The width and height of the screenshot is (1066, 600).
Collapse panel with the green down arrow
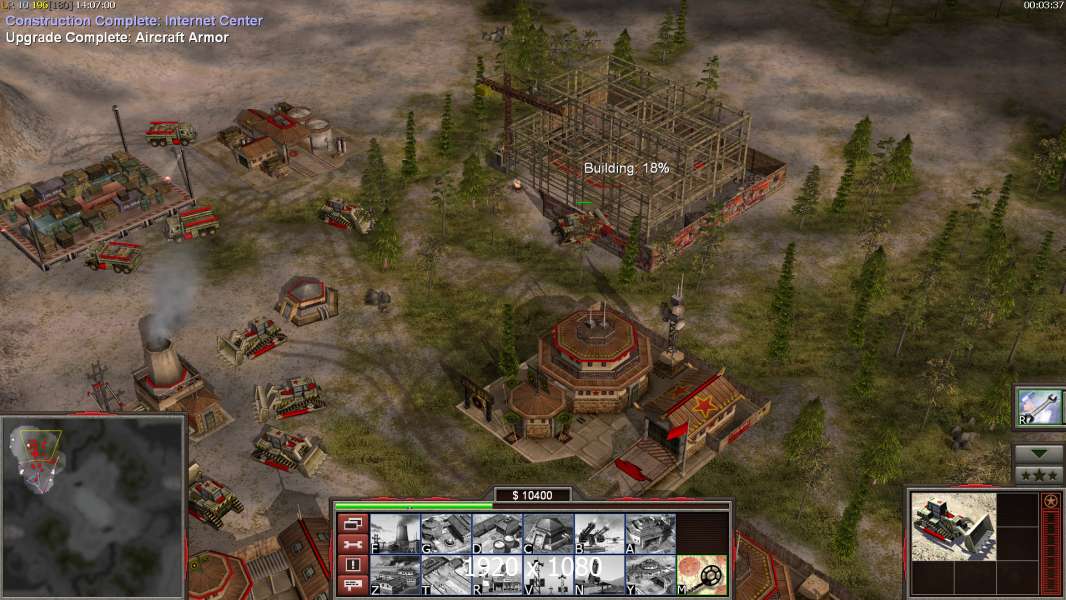pyautogui.click(x=1039, y=454)
